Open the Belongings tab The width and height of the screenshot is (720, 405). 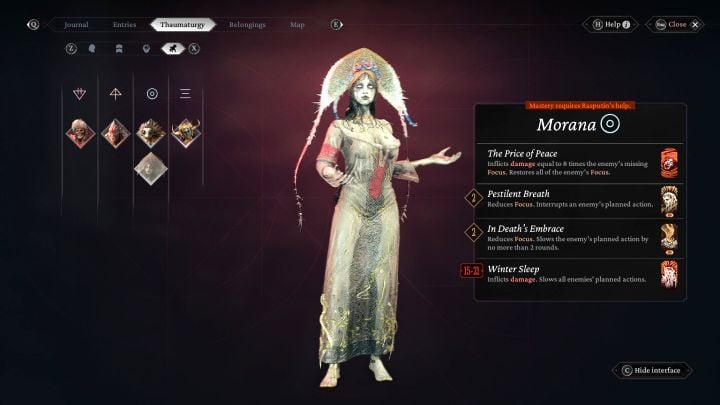pyautogui.click(x=247, y=24)
